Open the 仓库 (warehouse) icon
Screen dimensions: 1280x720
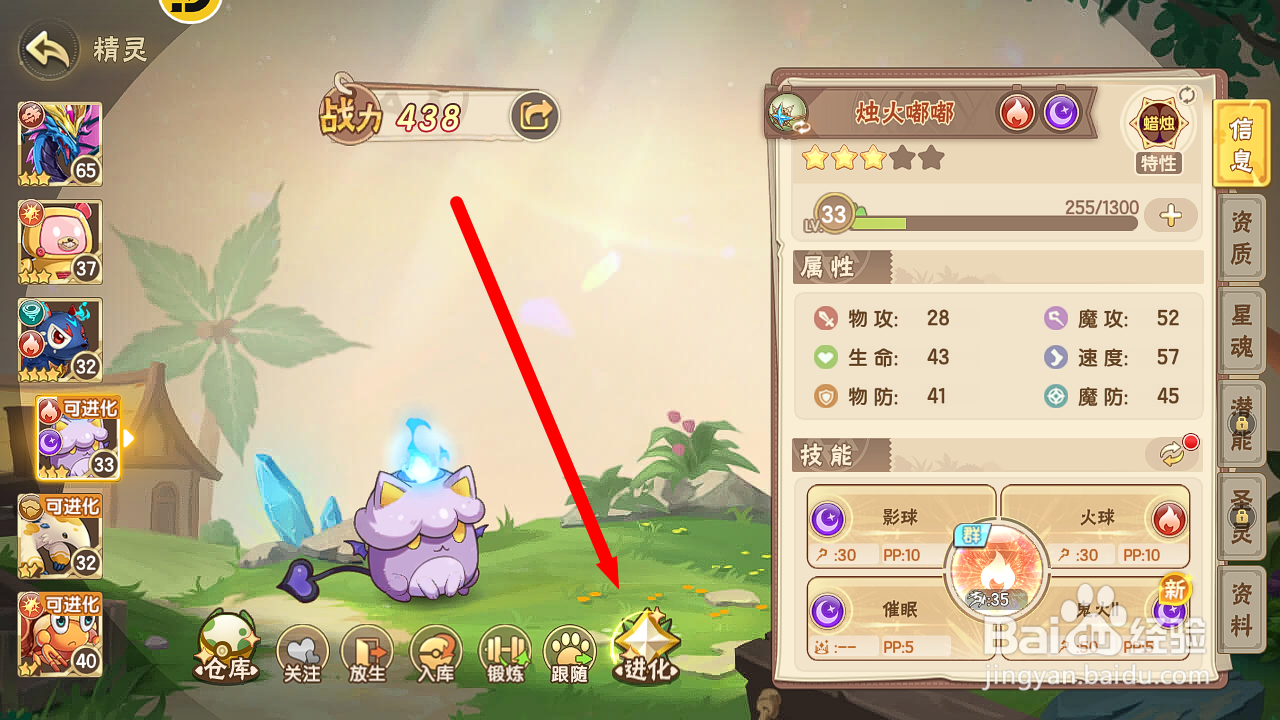[228, 650]
